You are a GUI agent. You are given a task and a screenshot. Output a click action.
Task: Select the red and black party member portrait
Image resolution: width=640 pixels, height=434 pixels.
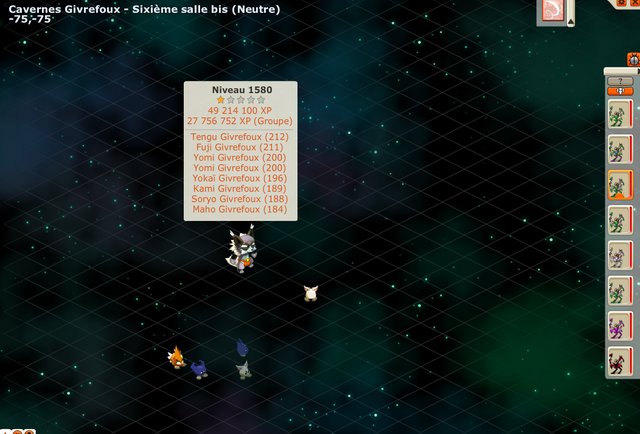619,360
